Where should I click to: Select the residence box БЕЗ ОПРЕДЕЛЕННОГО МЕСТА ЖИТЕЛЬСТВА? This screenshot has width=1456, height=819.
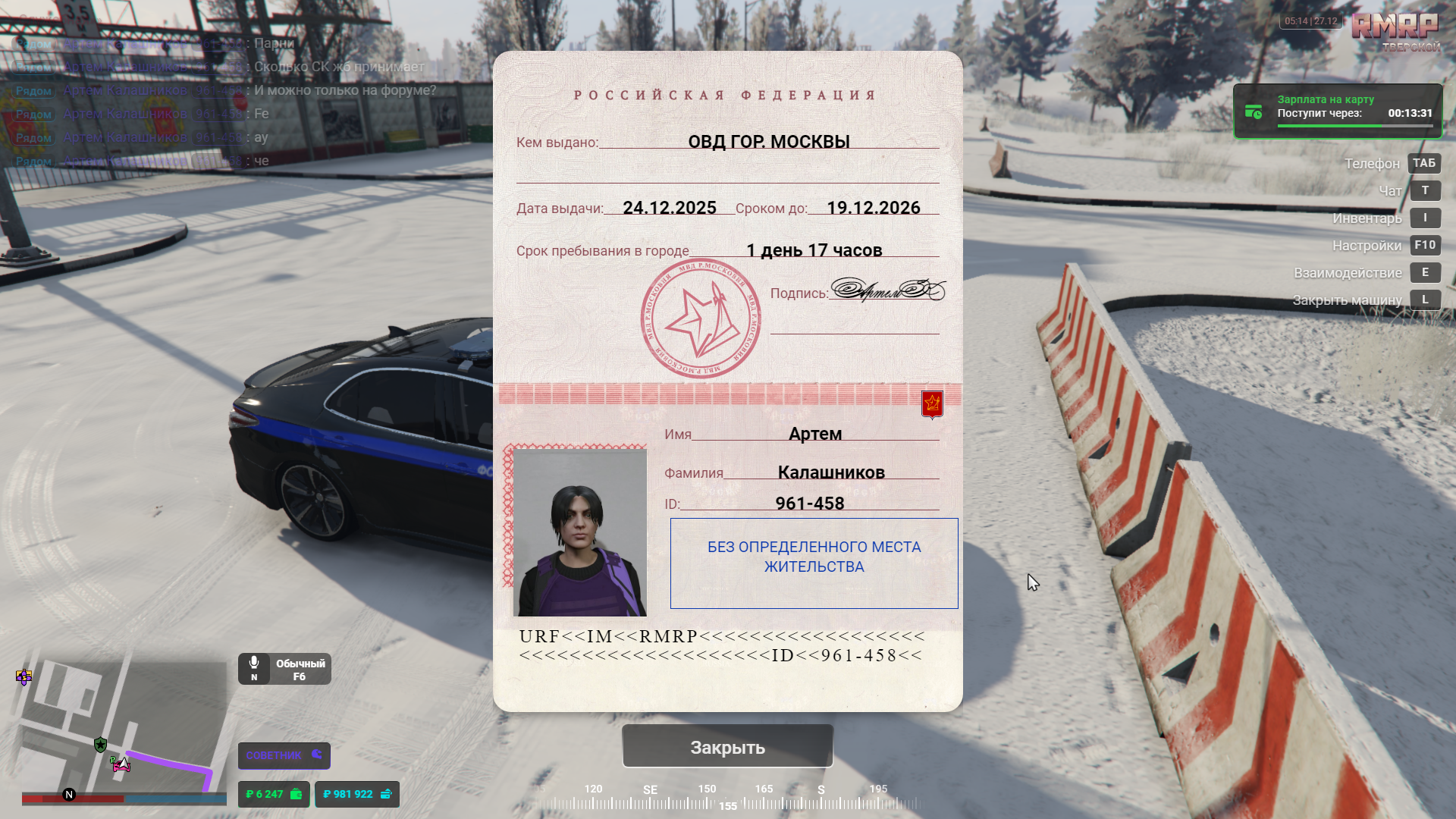point(814,563)
